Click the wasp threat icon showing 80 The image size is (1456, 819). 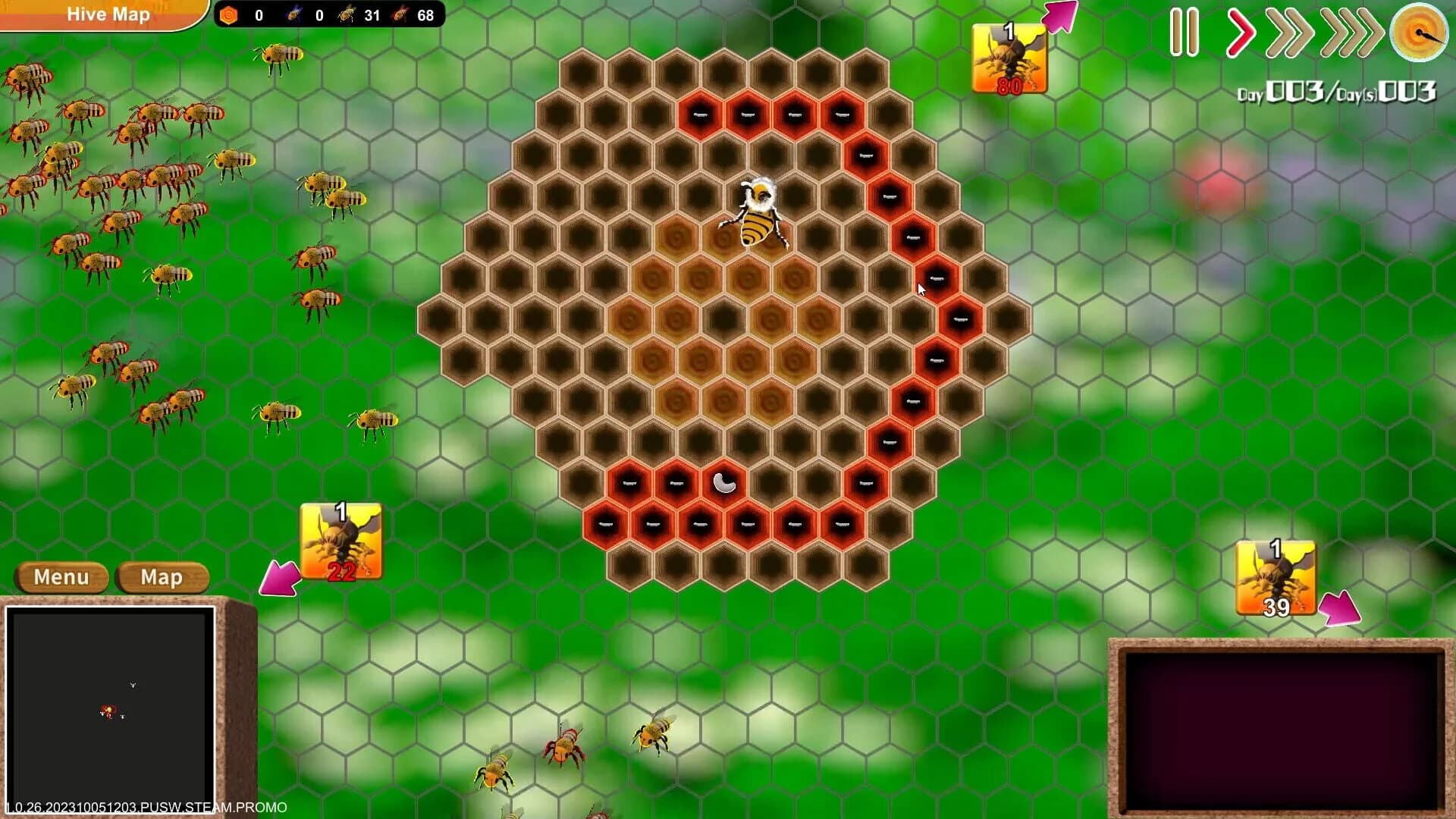tap(1009, 57)
